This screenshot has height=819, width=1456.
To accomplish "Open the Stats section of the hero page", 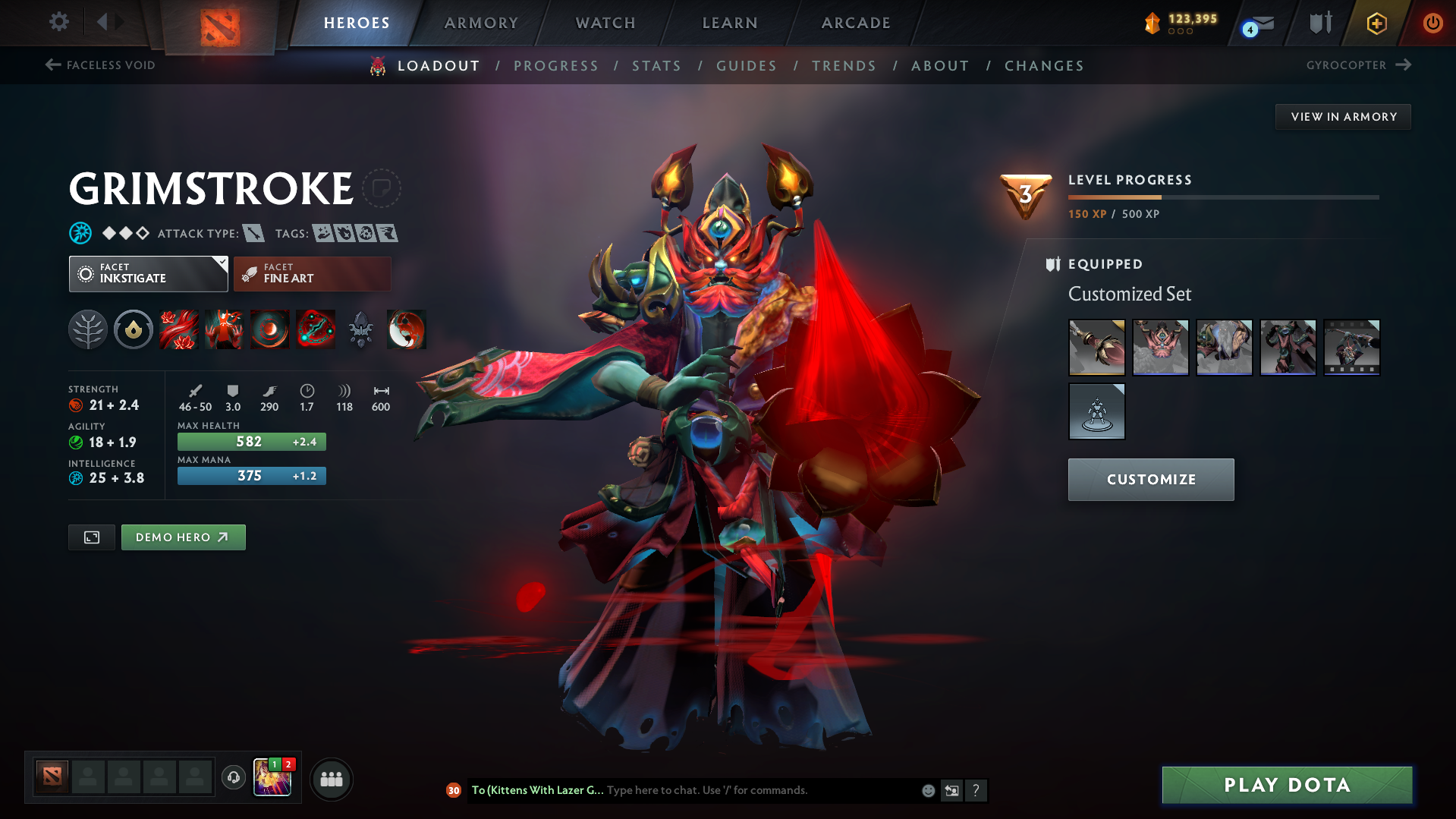I will click(x=656, y=66).
